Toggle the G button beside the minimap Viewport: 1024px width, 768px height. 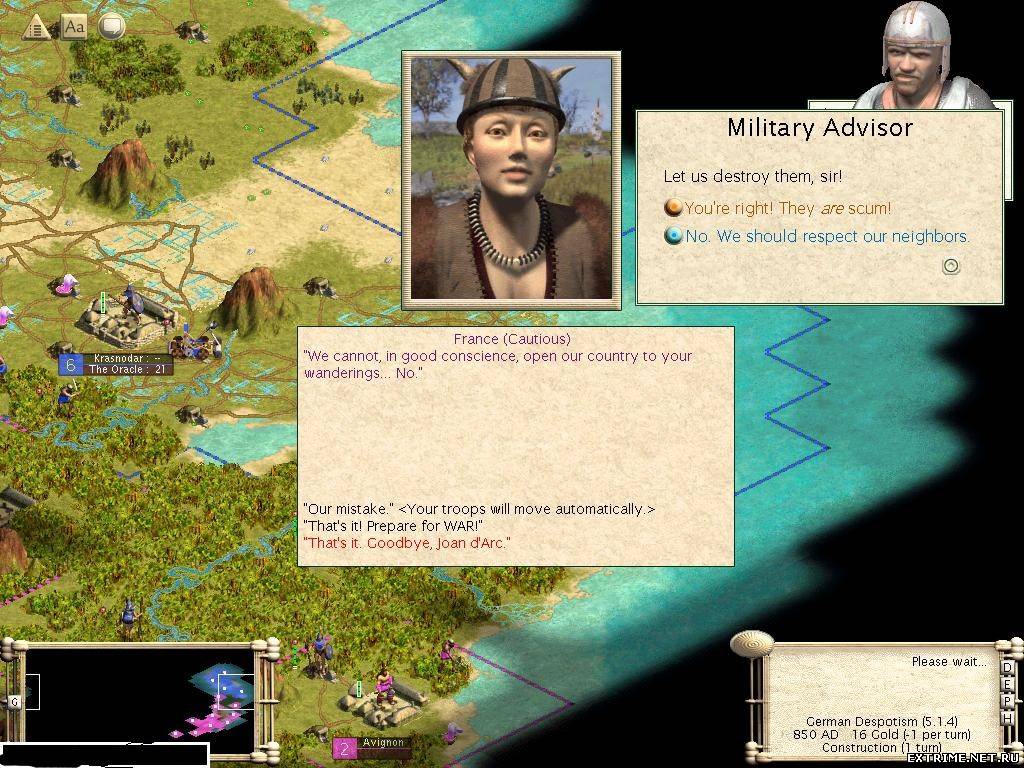[x=15, y=702]
